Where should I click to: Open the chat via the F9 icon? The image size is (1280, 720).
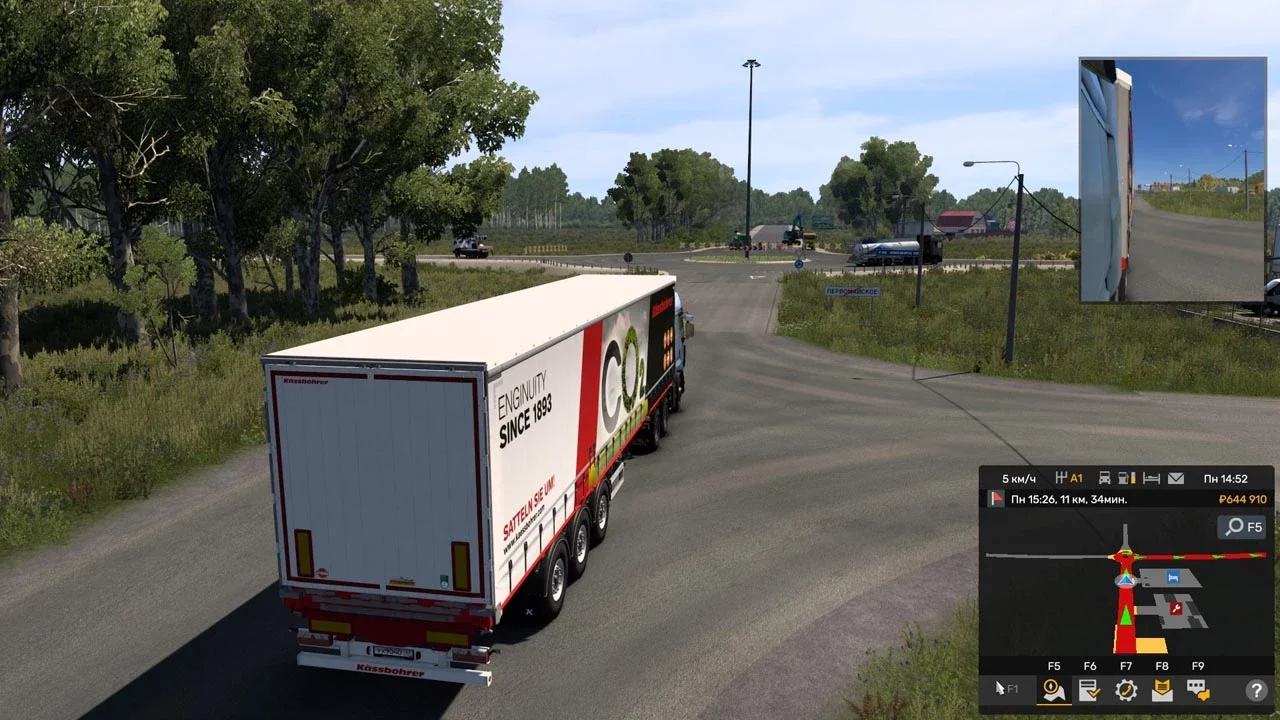tap(1197, 689)
